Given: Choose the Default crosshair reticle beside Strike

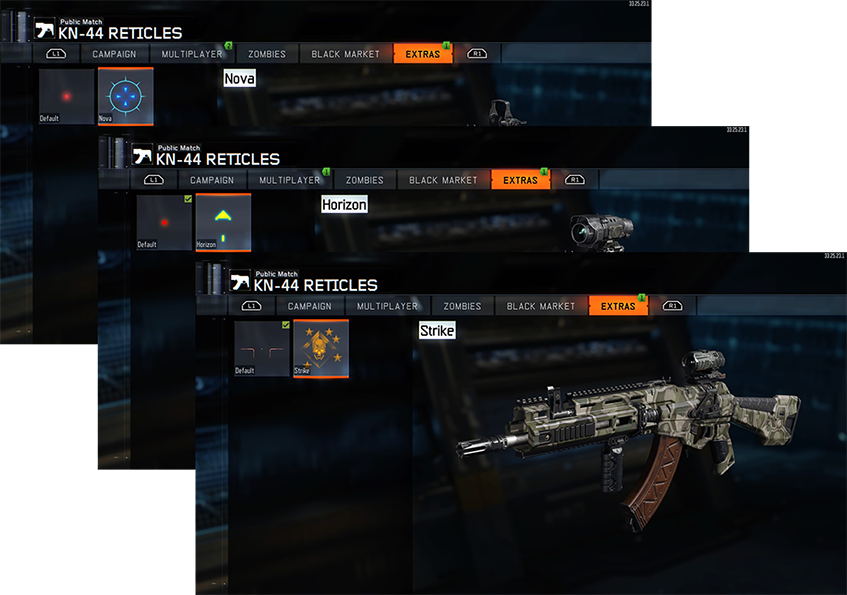Looking at the screenshot, I should pyautogui.click(x=261, y=348).
